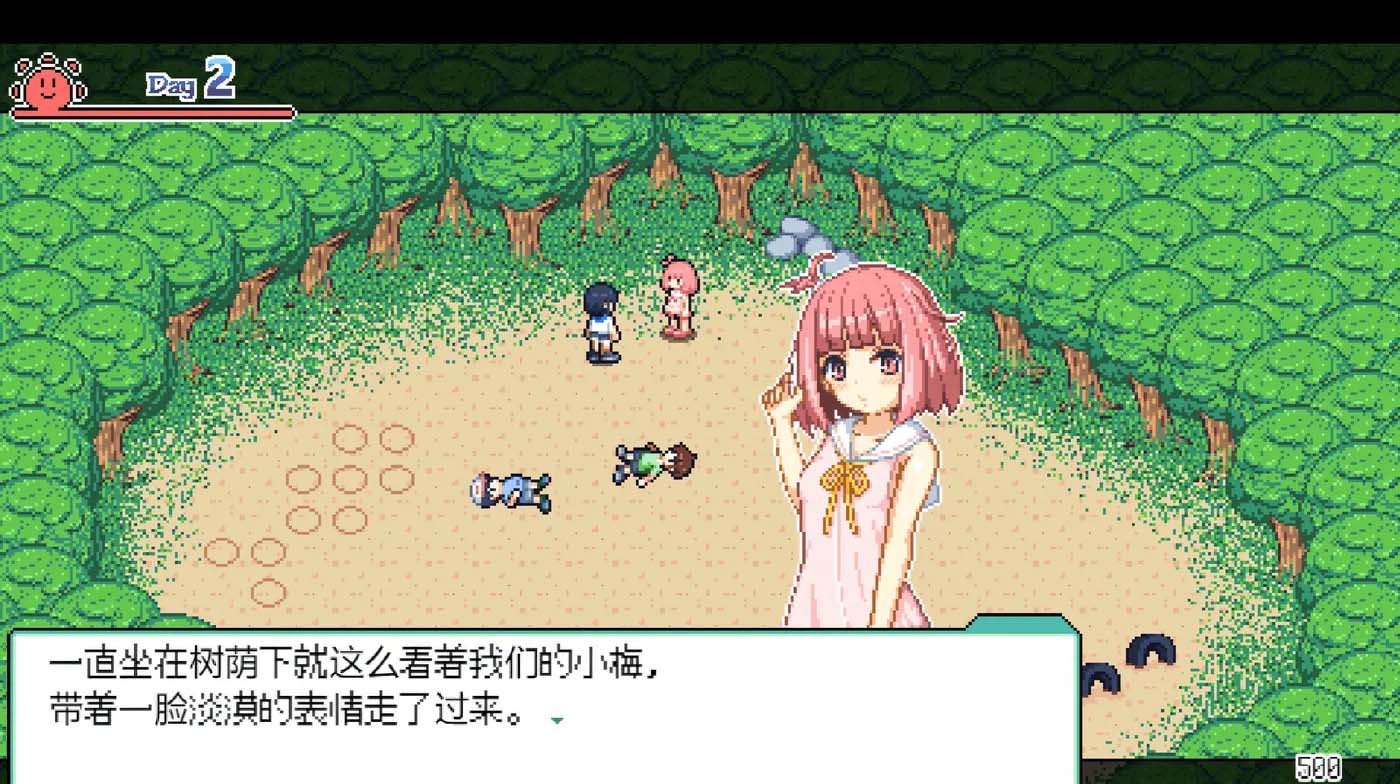Click the girl sprite collapsed near the center

pos(655,458)
